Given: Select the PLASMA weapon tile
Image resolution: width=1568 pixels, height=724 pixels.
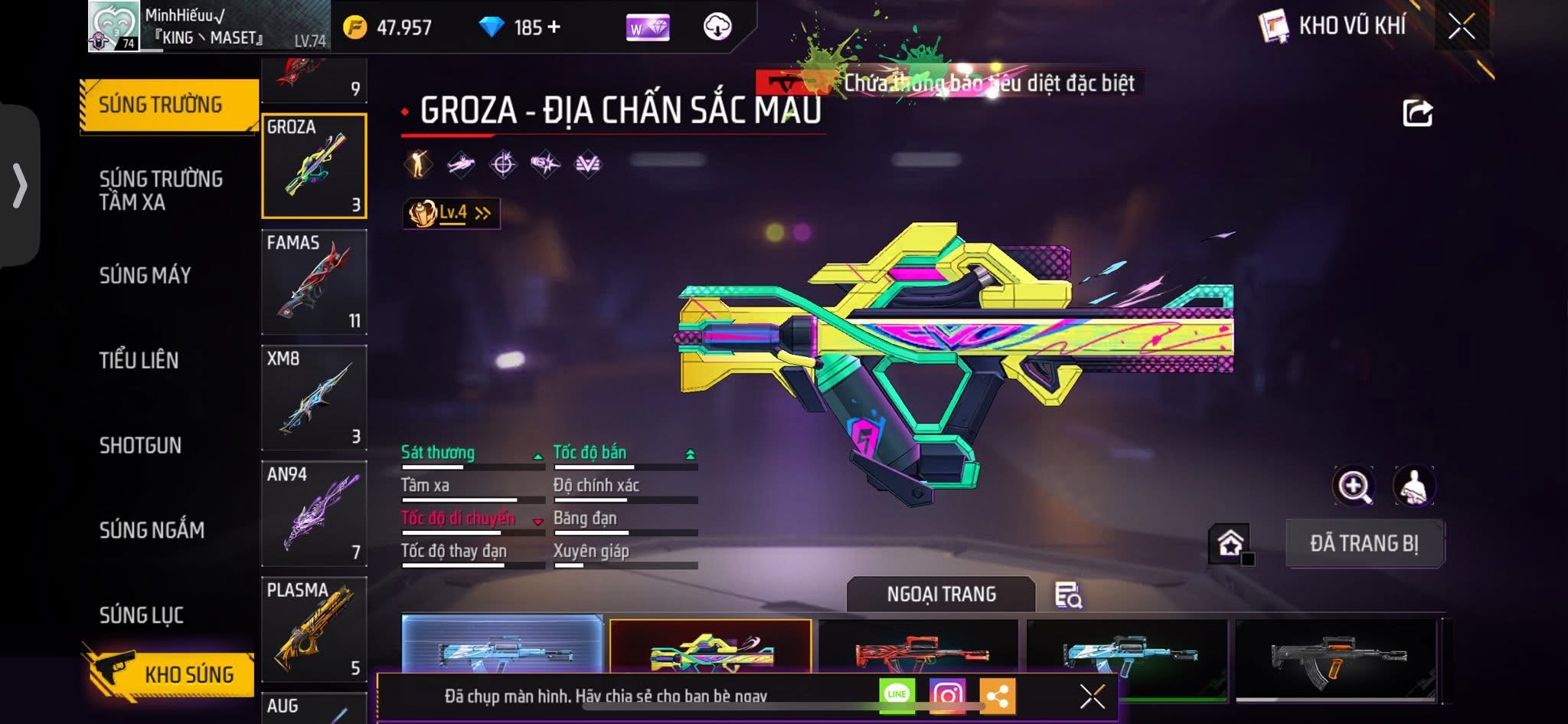Looking at the screenshot, I should click(x=314, y=629).
